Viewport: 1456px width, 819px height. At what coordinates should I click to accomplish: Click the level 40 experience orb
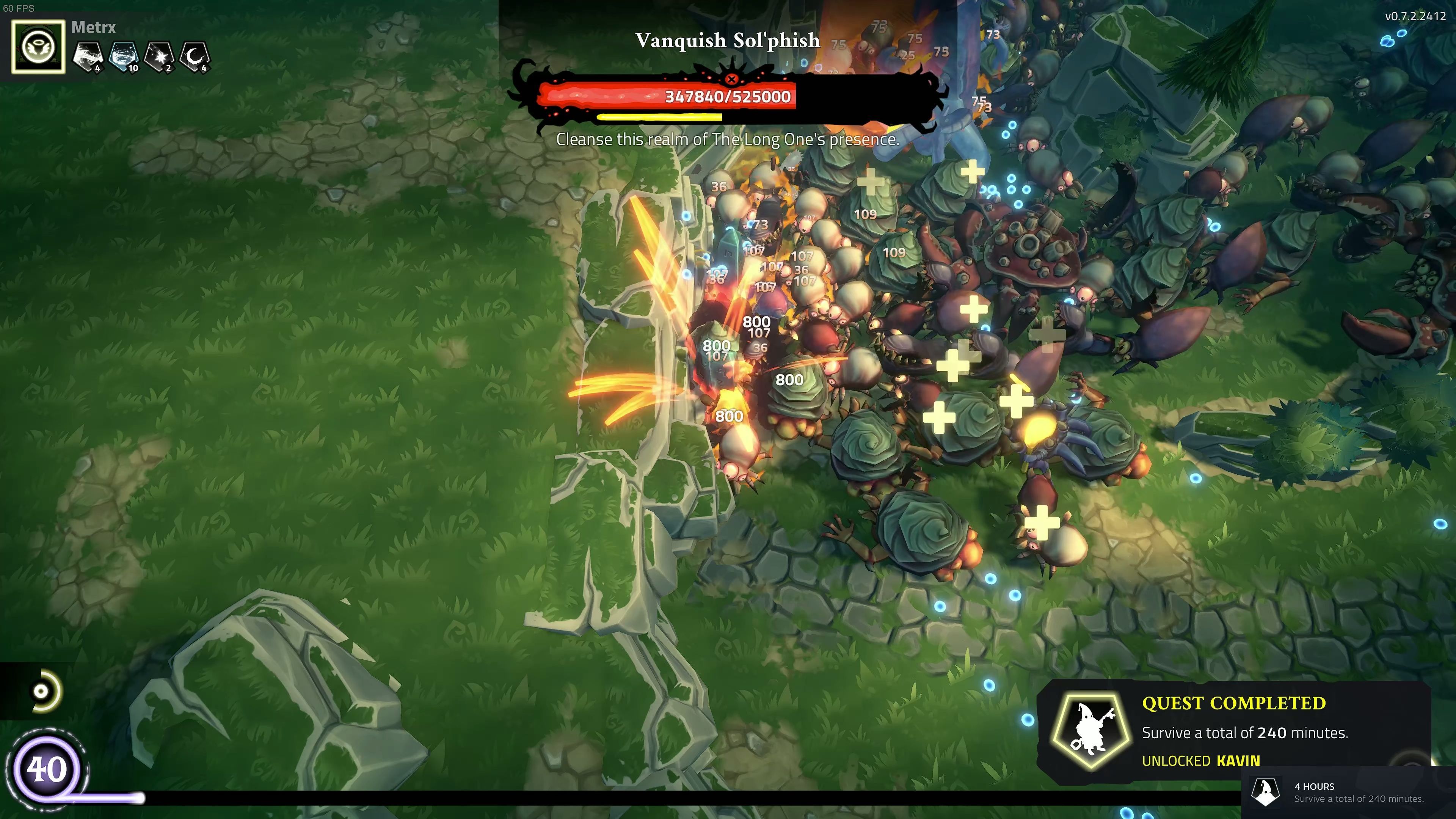(46, 769)
